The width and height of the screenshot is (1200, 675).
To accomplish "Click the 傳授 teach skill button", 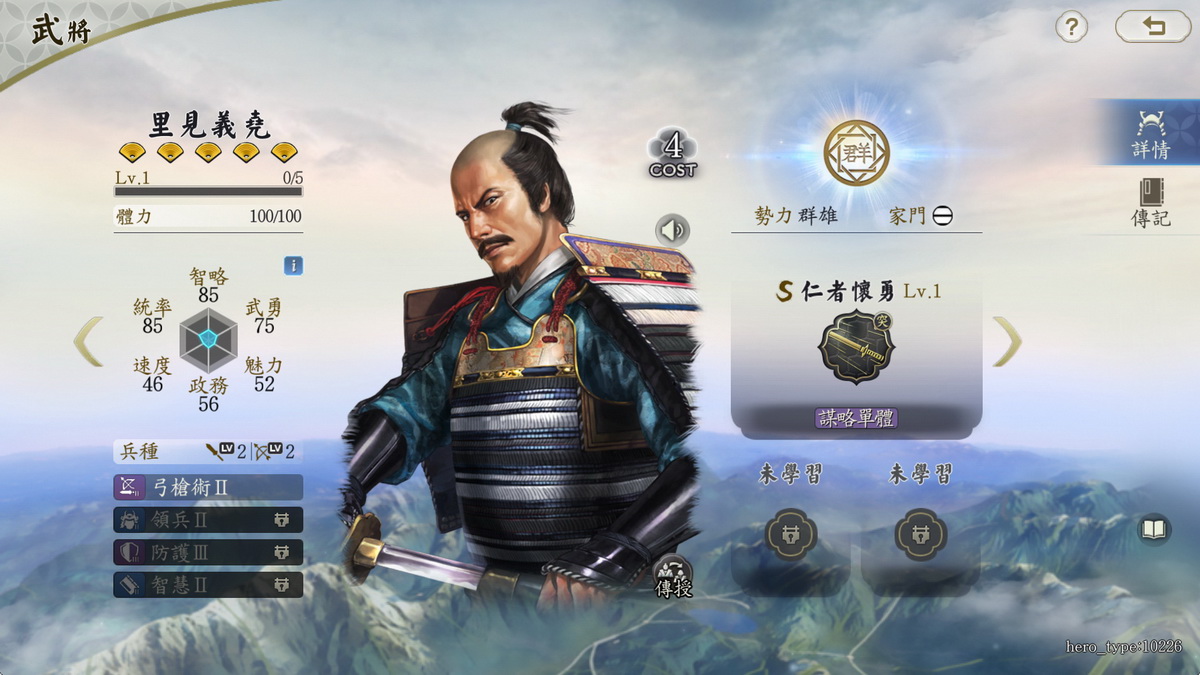I will pyautogui.click(x=673, y=577).
